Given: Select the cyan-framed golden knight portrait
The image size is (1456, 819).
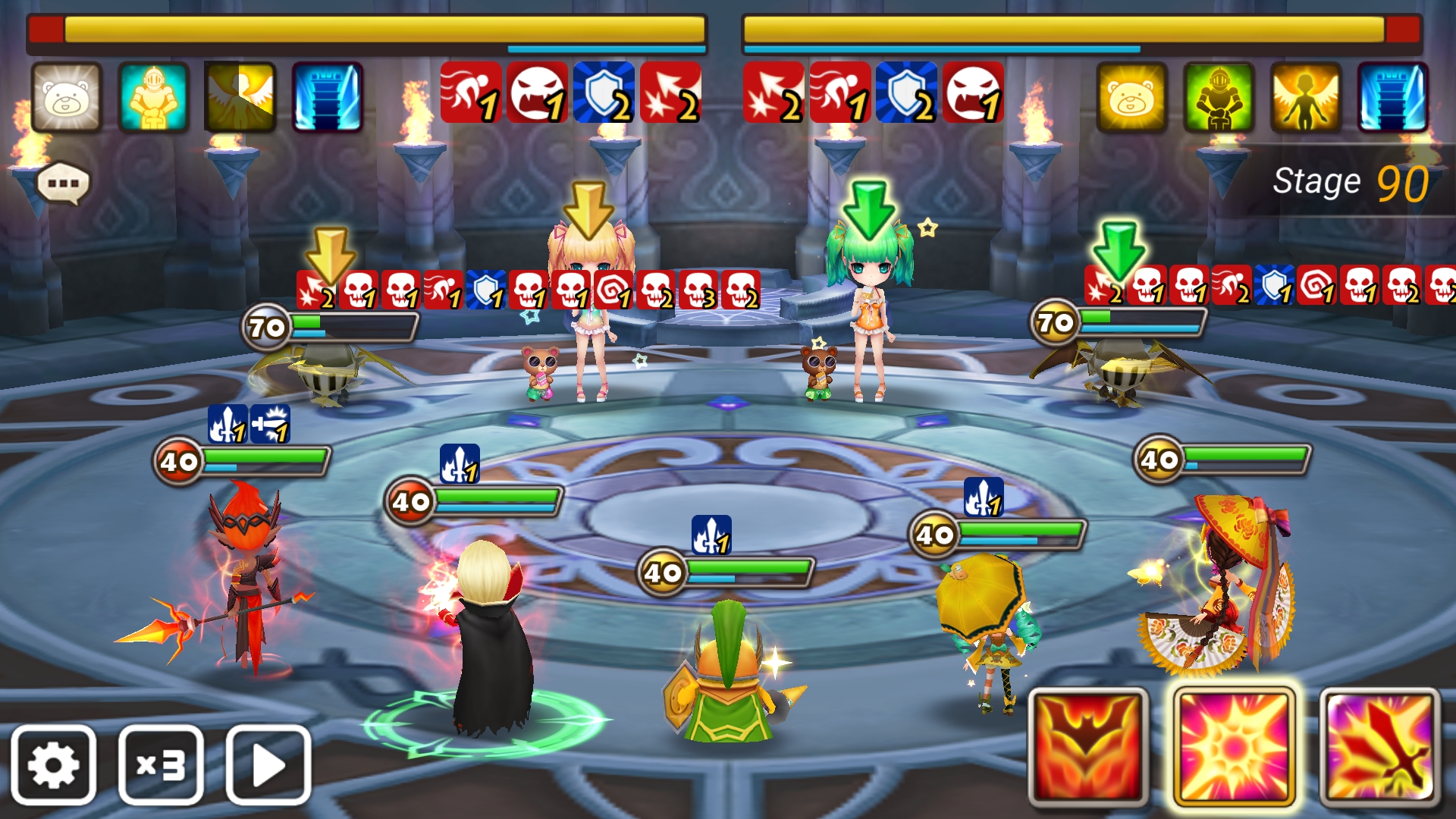Looking at the screenshot, I should pos(153,97).
